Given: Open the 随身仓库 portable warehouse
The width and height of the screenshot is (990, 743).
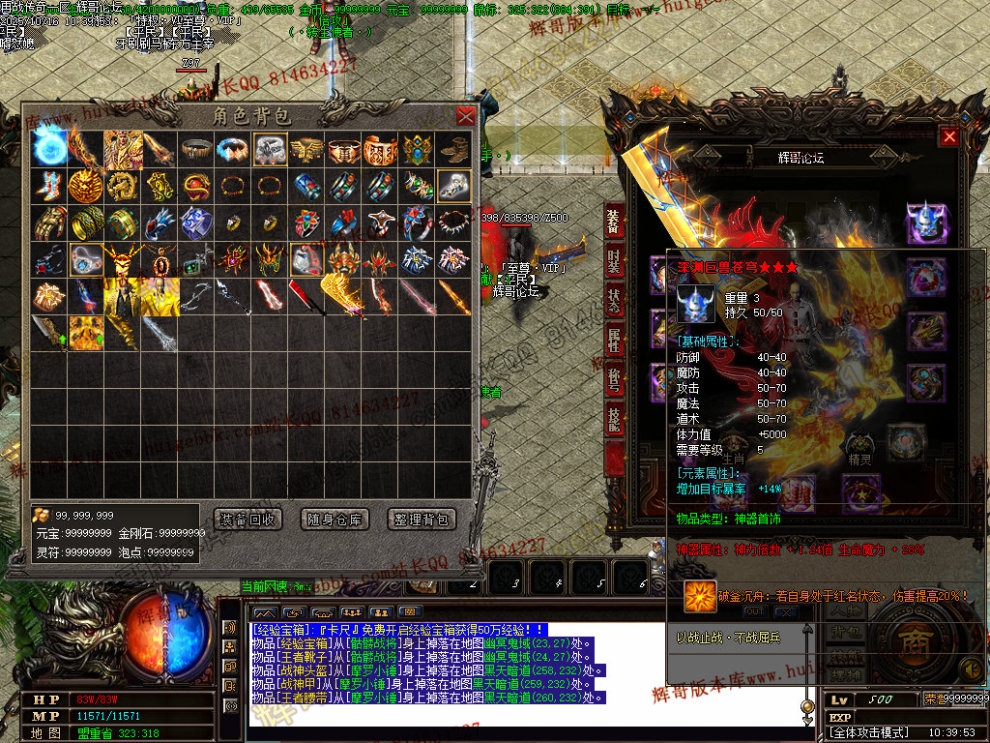Looking at the screenshot, I should pos(335,519).
